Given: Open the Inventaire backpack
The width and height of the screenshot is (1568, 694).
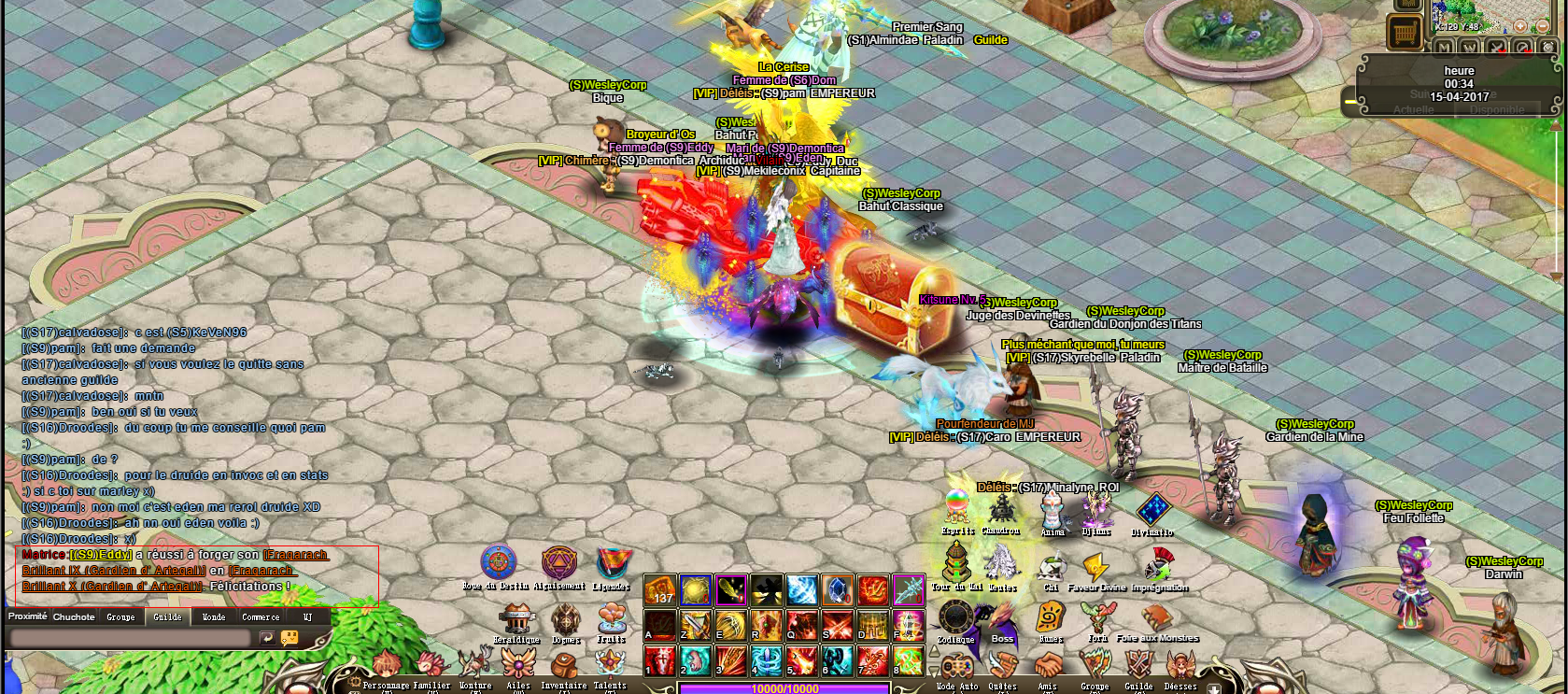Looking at the screenshot, I should click(564, 666).
